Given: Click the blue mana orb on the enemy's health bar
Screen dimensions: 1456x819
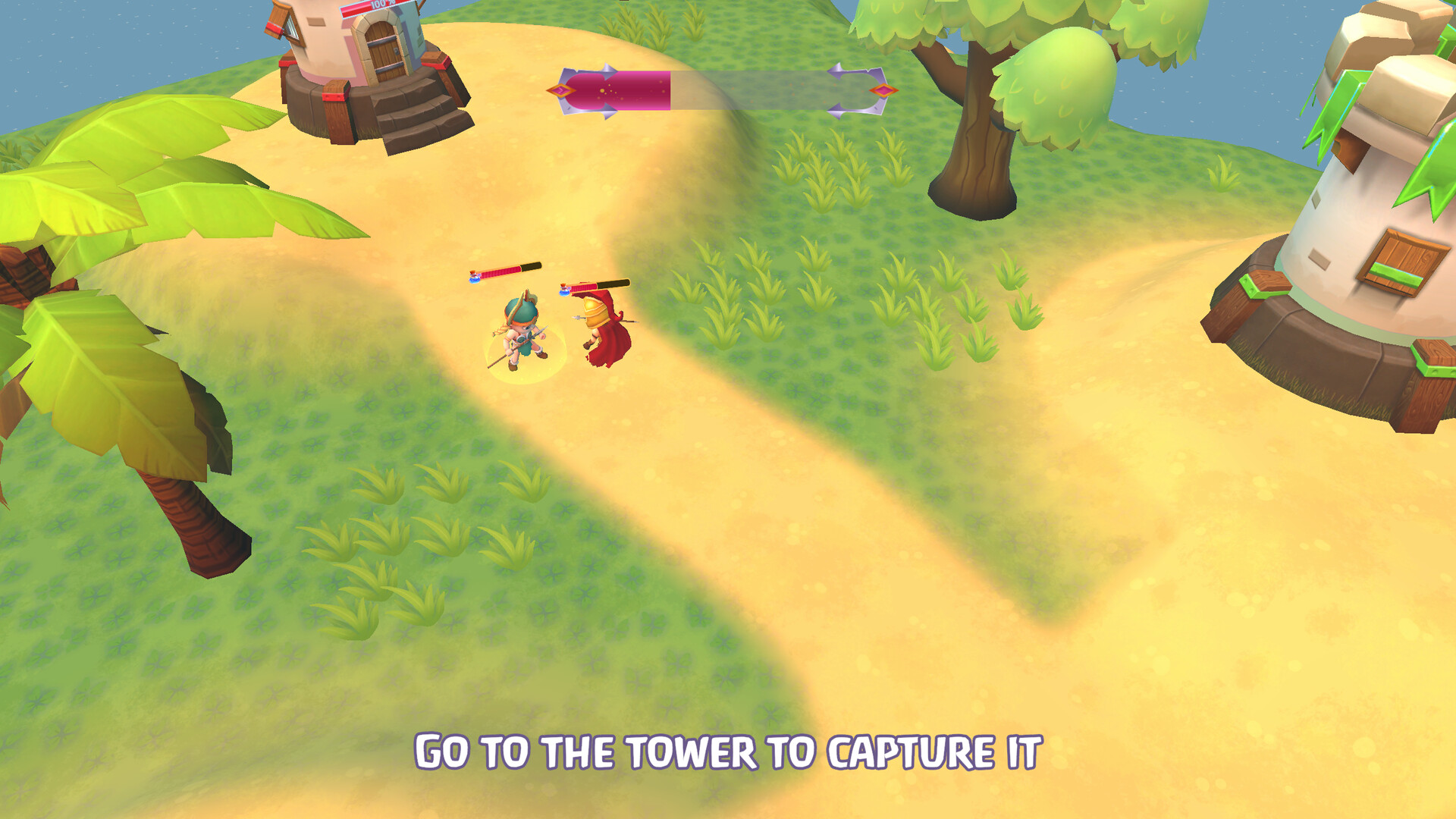Looking at the screenshot, I should [x=563, y=291].
